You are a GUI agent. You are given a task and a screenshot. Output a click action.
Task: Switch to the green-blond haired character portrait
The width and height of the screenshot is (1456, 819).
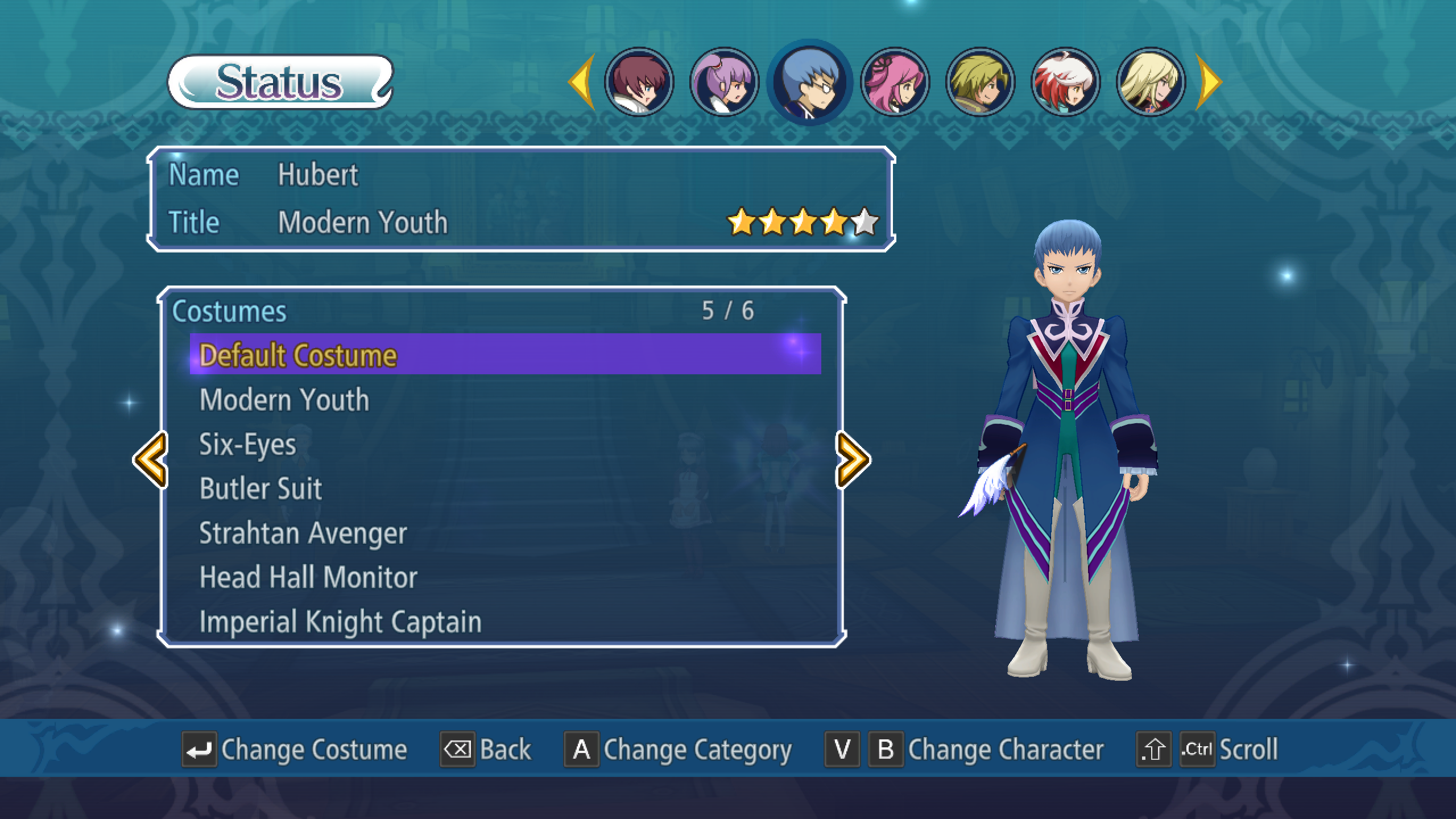980,82
